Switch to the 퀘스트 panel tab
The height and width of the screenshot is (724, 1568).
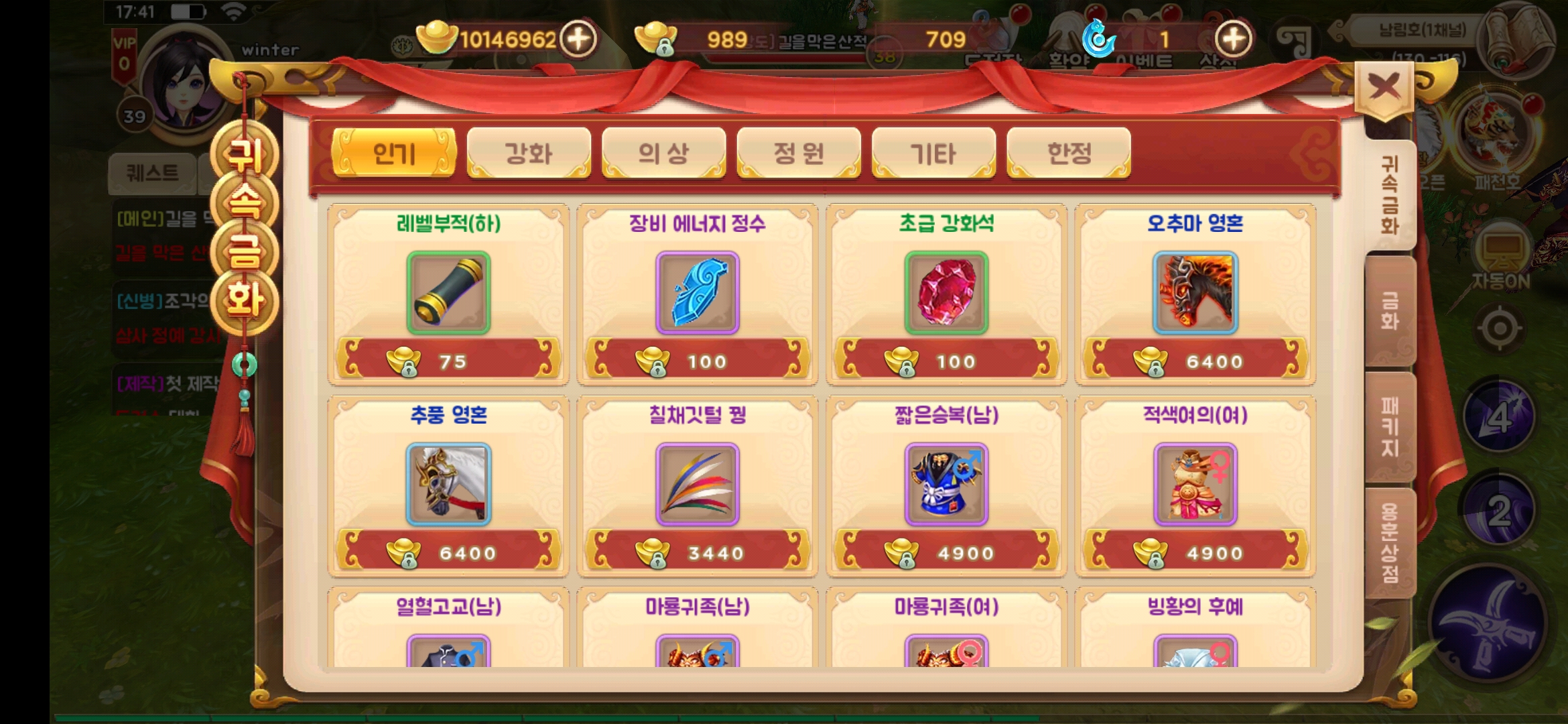point(153,173)
